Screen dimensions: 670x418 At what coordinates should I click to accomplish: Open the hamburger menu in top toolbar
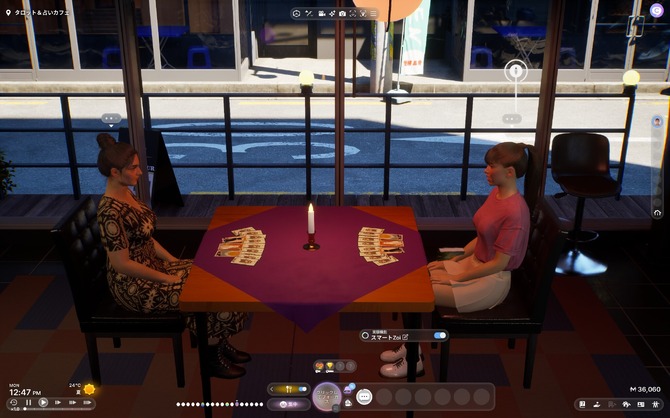[373, 14]
